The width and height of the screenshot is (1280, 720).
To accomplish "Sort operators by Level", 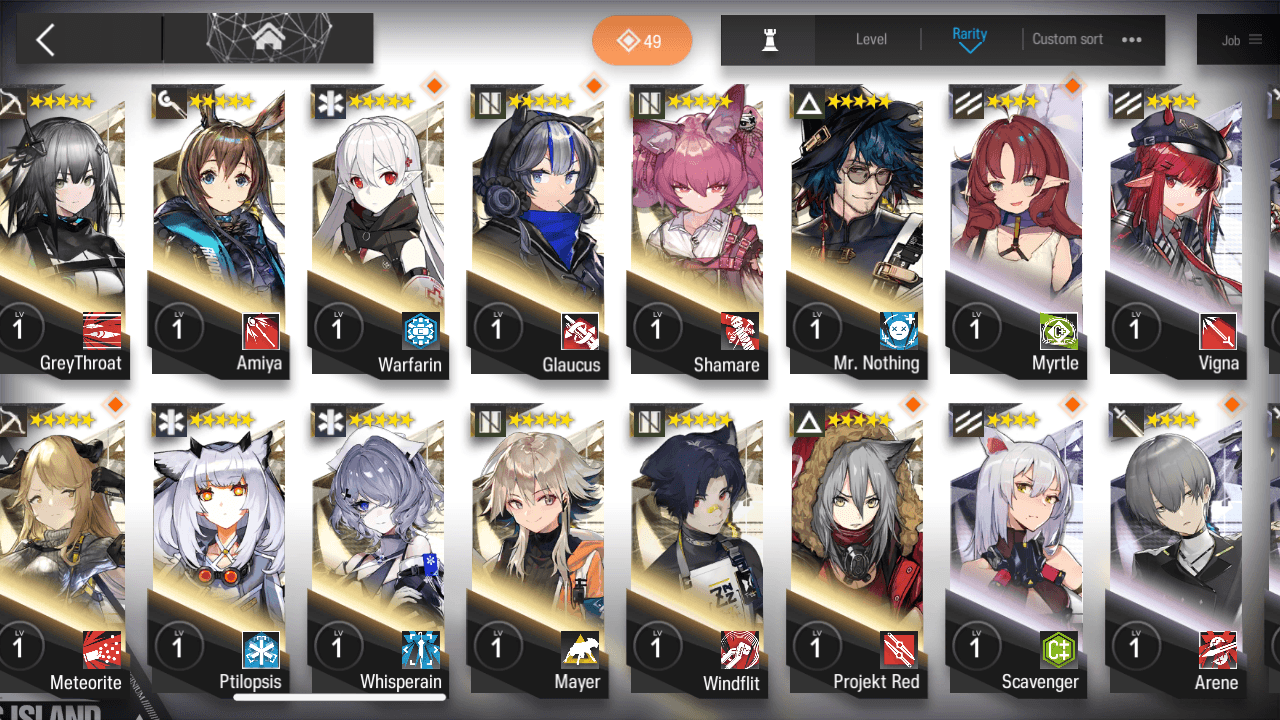I will pos(871,40).
